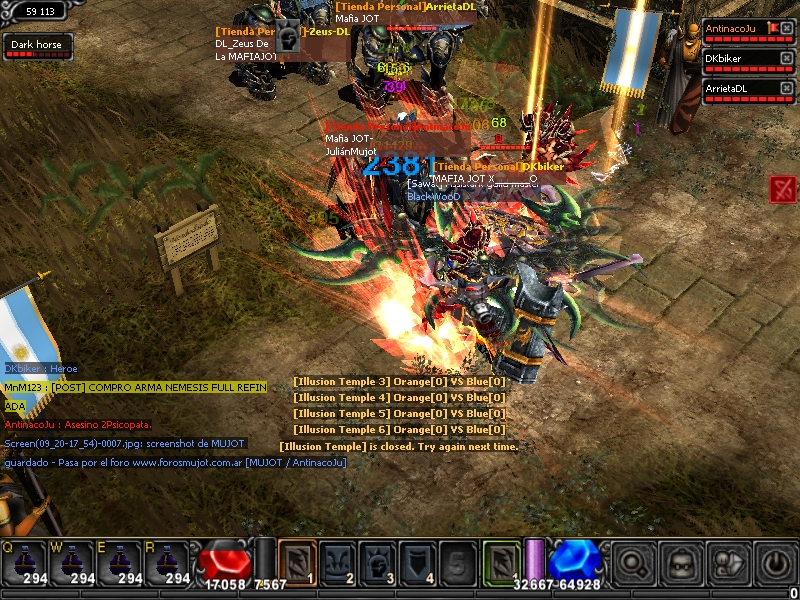Remove DKbiker using its X button
This screenshot has width=800, height=600.
[x=786, y=59]
